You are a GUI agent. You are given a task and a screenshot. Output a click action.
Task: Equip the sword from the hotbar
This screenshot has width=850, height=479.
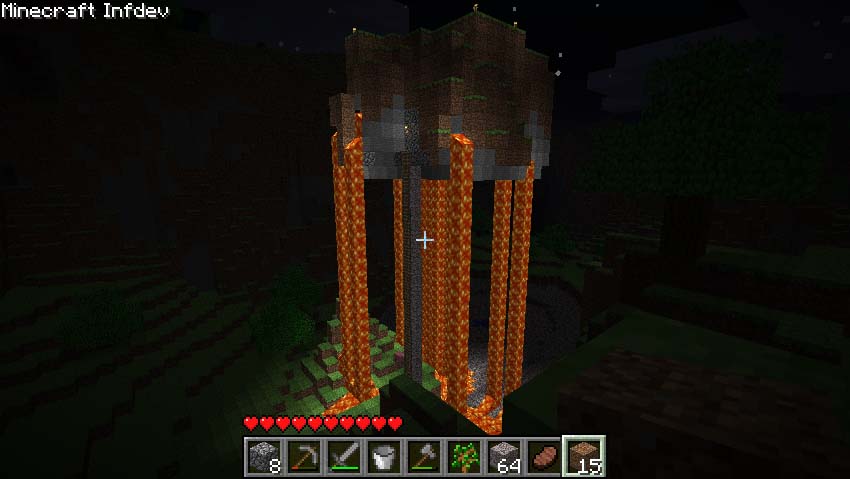click(x=344, y=457)
